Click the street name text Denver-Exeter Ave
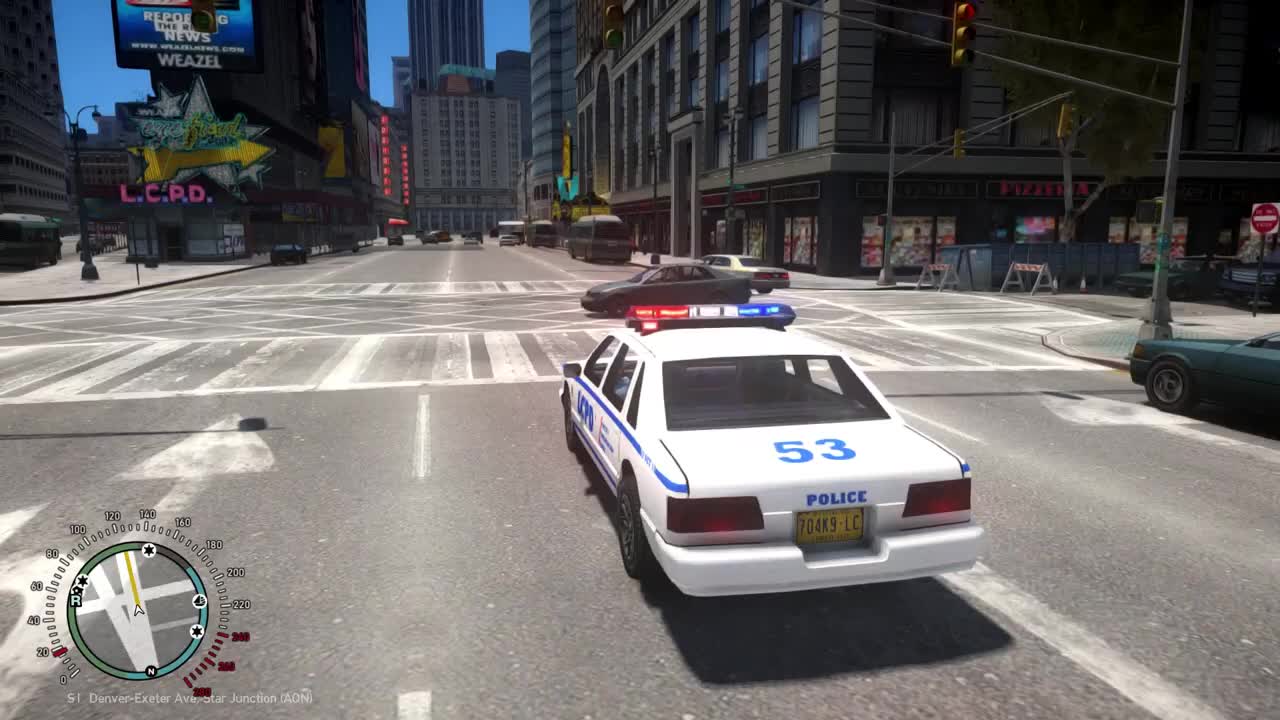 [142, 698]
